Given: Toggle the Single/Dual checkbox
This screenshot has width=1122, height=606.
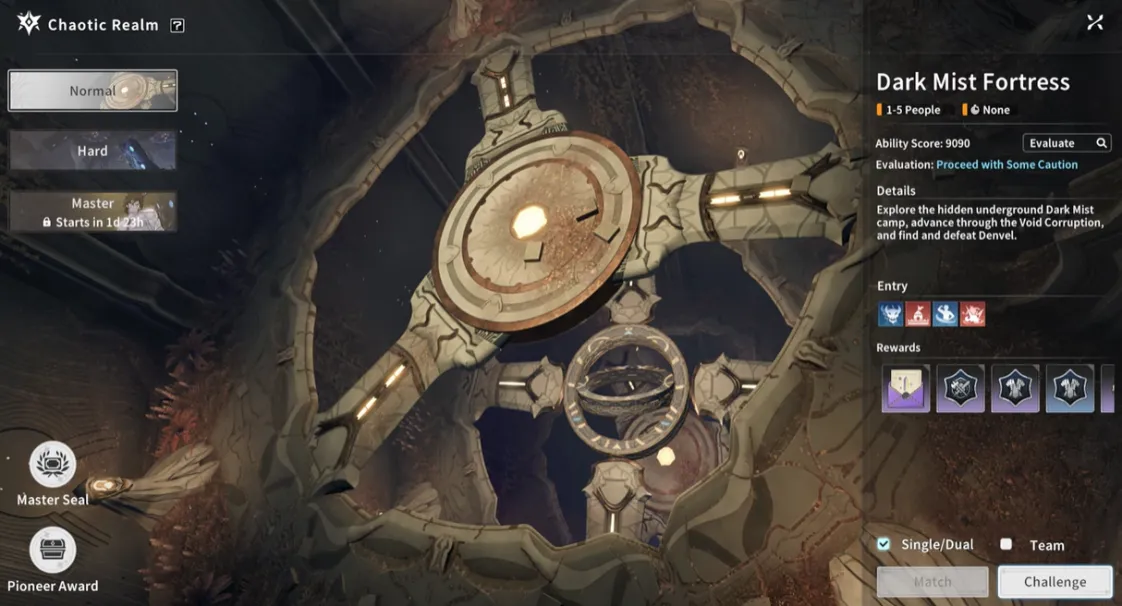Looking at the screenshot, I should (x=883, y=544).
